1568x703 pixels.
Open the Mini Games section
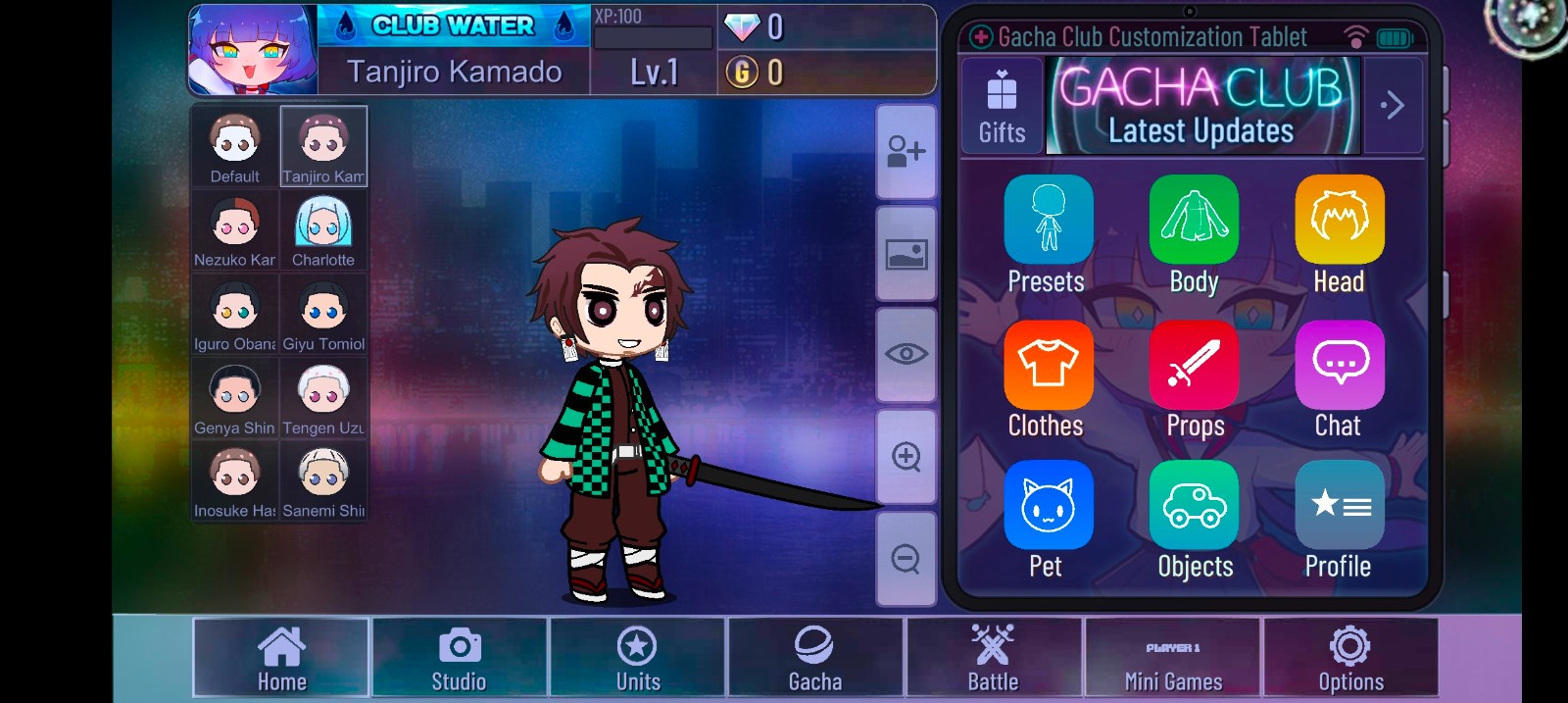coord(1173,658)
